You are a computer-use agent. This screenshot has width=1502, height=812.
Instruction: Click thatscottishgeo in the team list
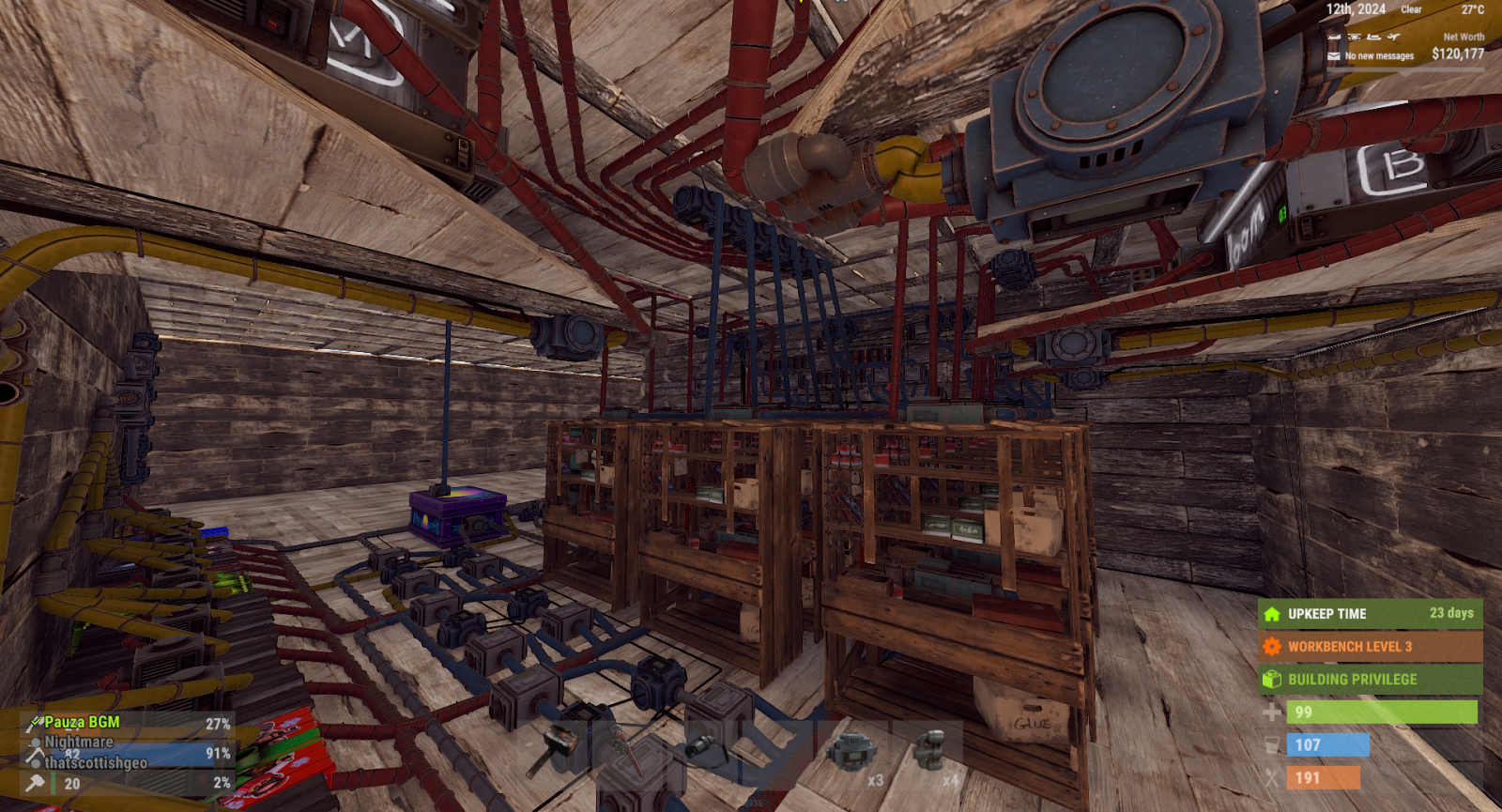(96, 763)
